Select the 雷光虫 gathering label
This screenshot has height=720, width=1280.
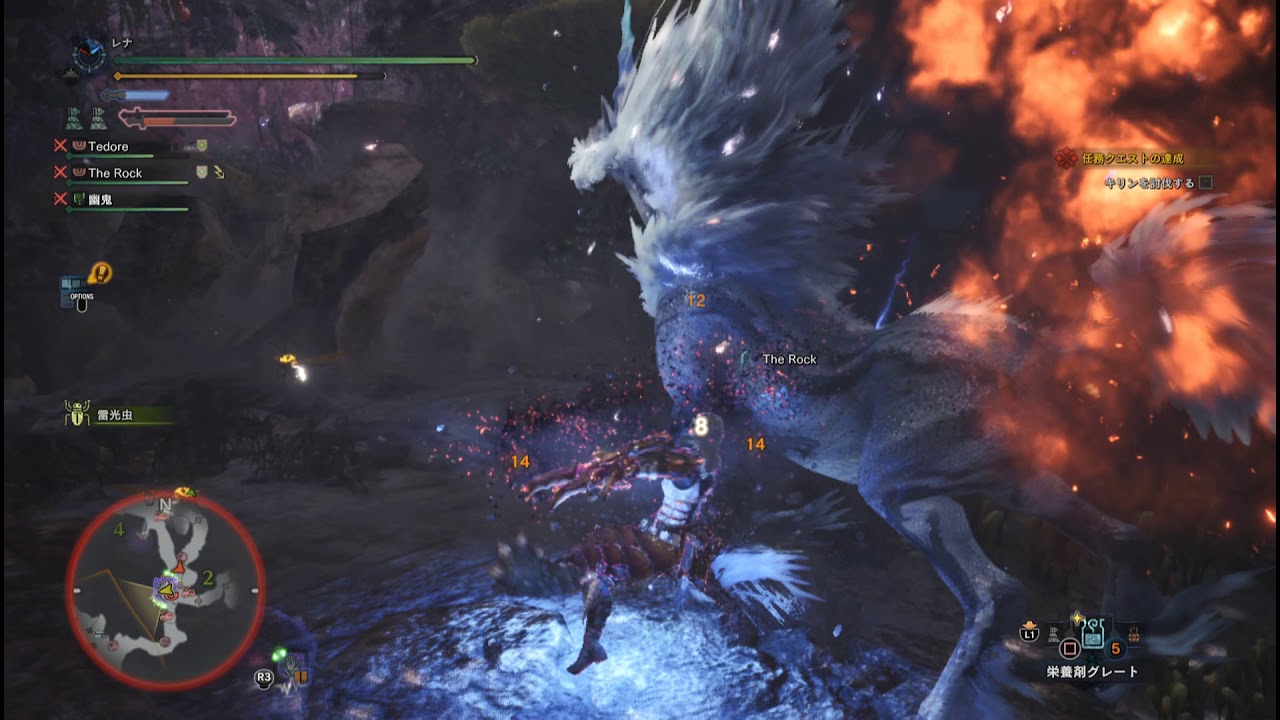[x=114, y=414]
